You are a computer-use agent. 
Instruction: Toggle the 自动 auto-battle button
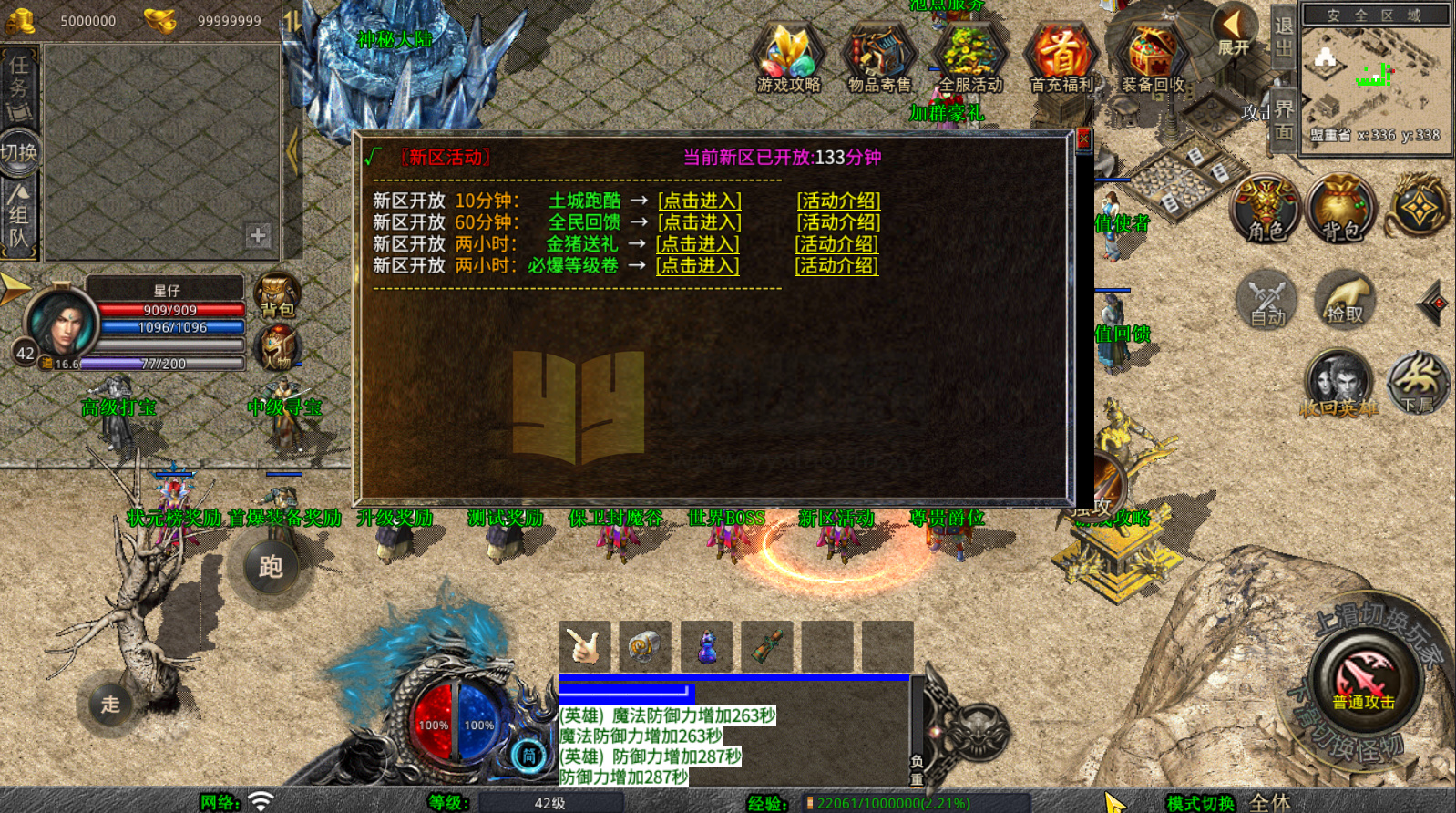1266,299
